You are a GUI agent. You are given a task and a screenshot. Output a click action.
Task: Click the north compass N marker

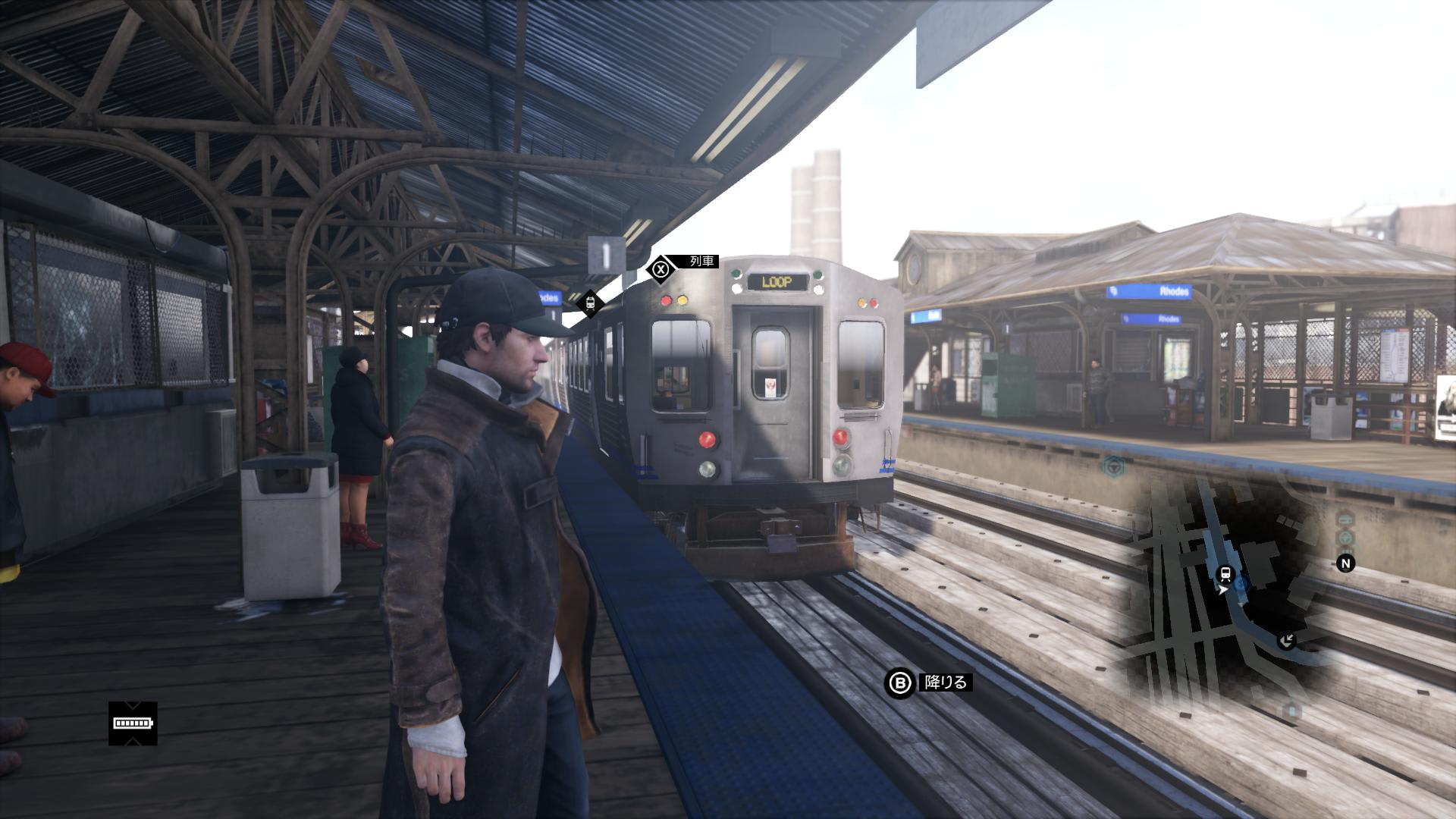pyautogui.click(x=1345, y=563)
